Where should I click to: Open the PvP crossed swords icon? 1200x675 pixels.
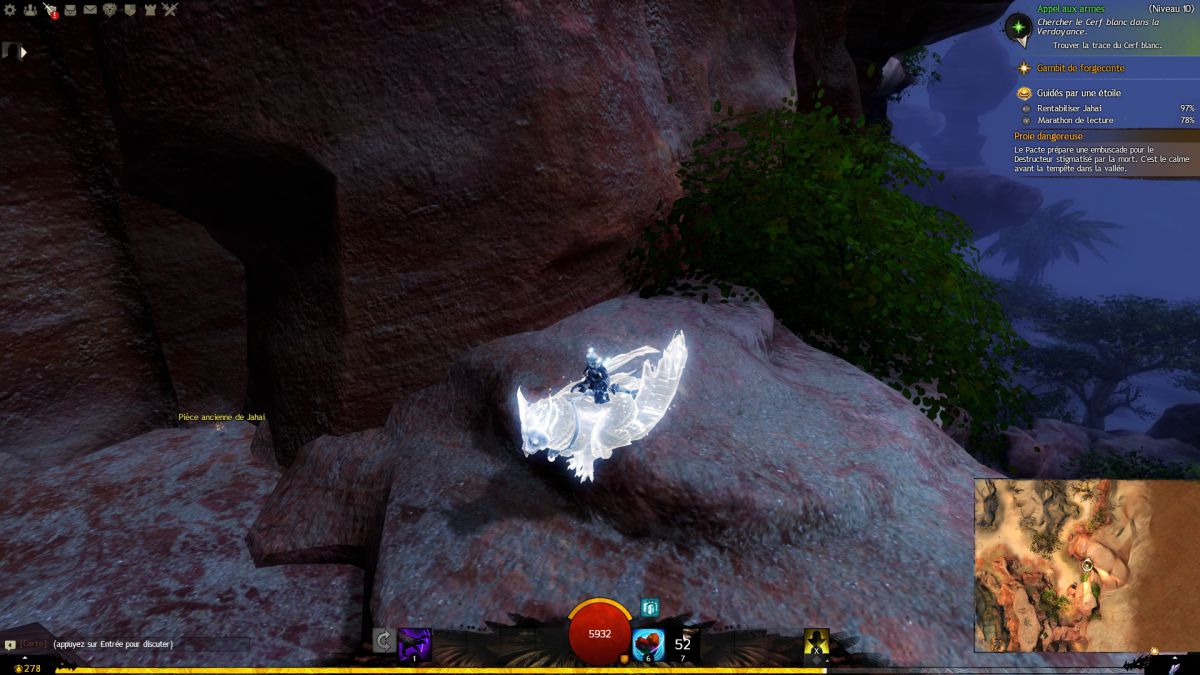tap(170, 10)
